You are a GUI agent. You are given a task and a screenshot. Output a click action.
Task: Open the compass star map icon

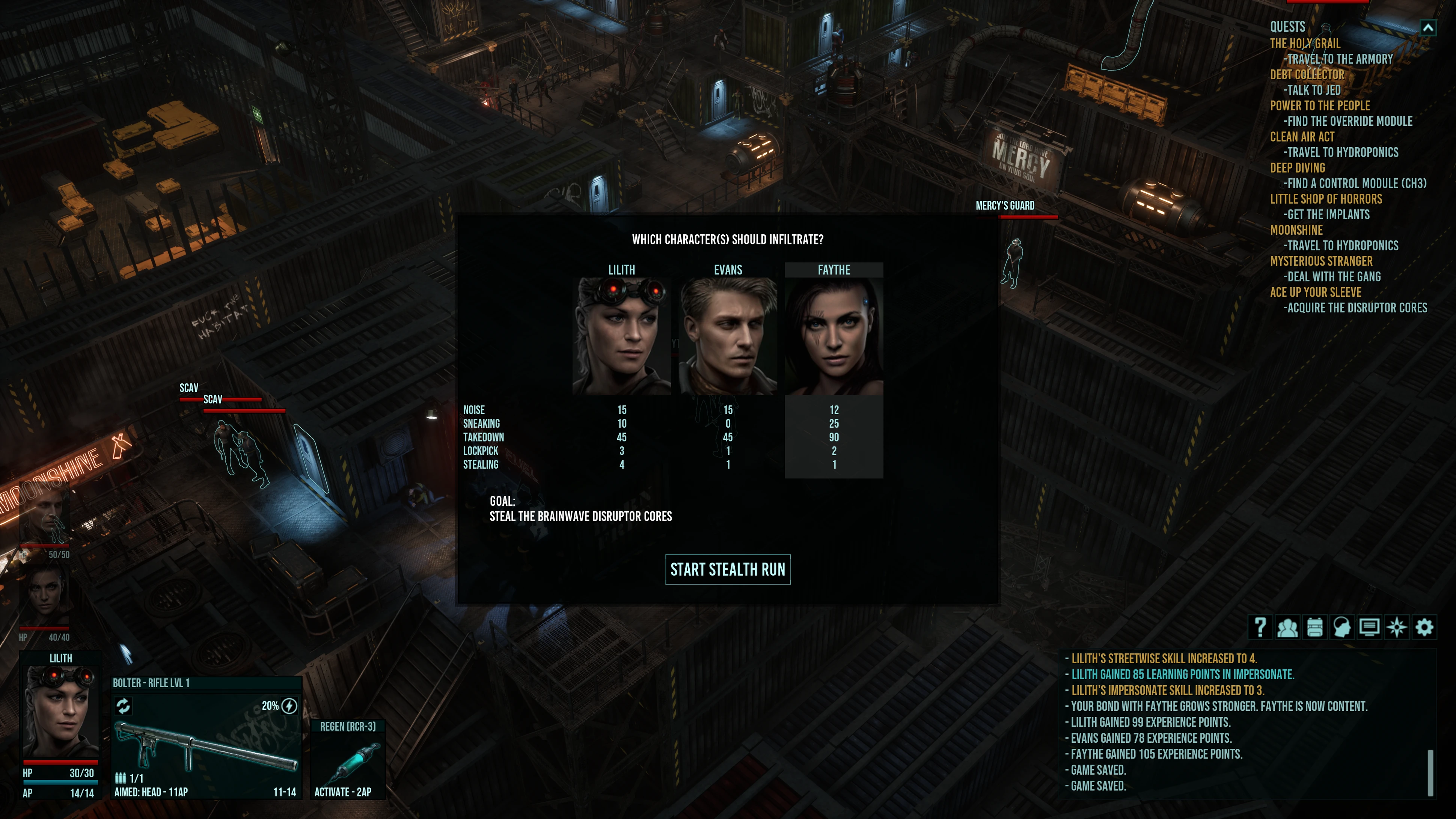1397,627
